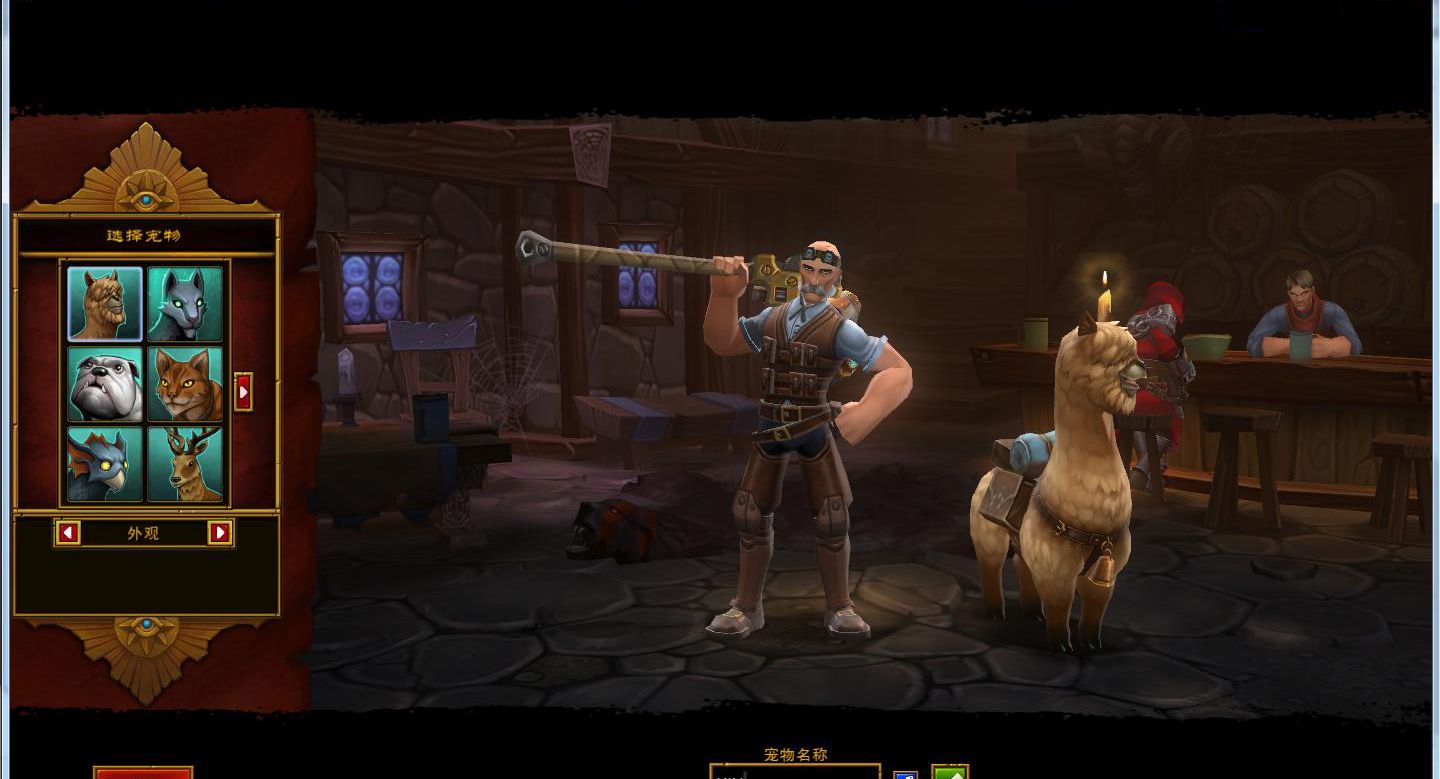Screen dimensions: 1440x779
Task: Show next page of pets with red arrow
Action: coord(243,392)
